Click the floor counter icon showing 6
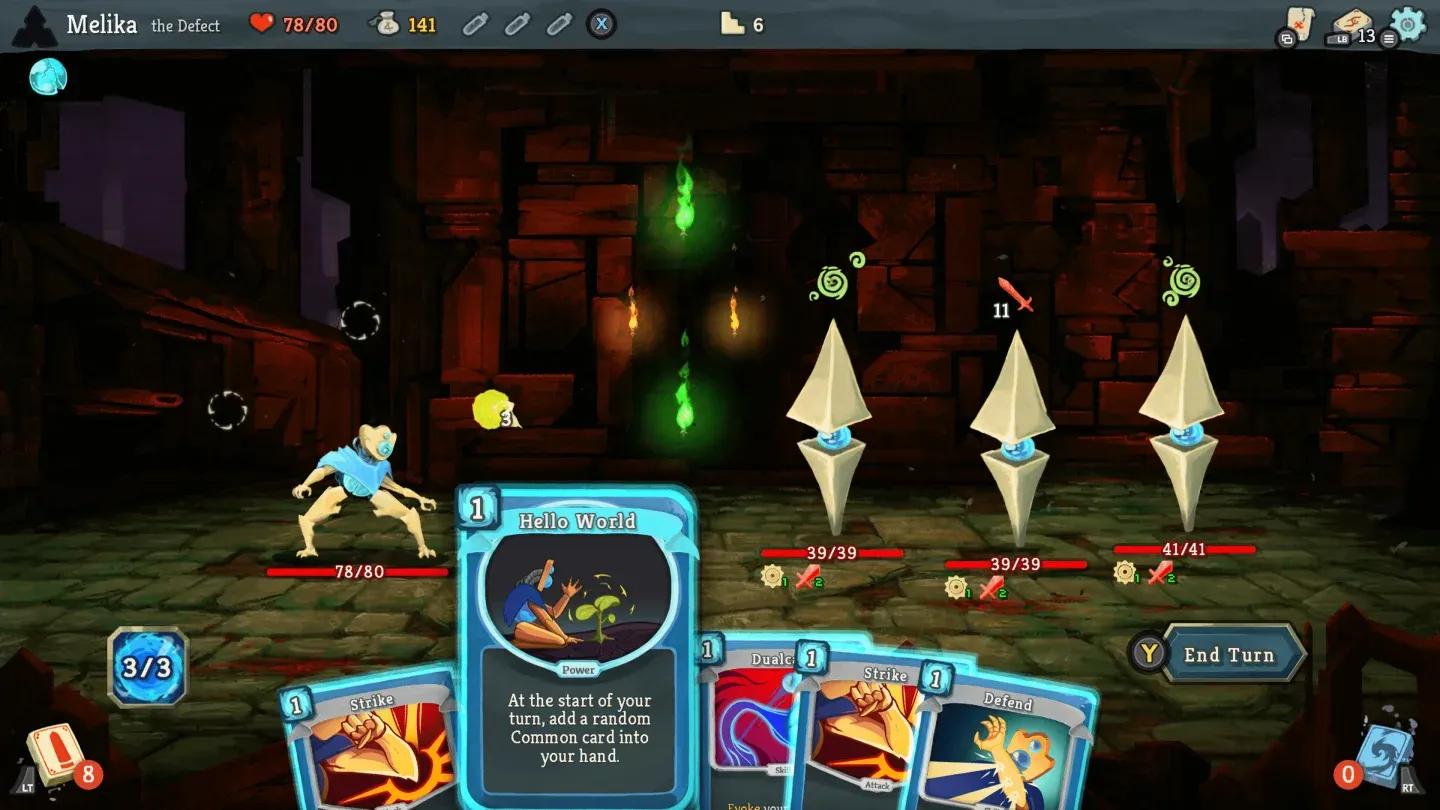1440x810 pixels. (x=731, y=23)
